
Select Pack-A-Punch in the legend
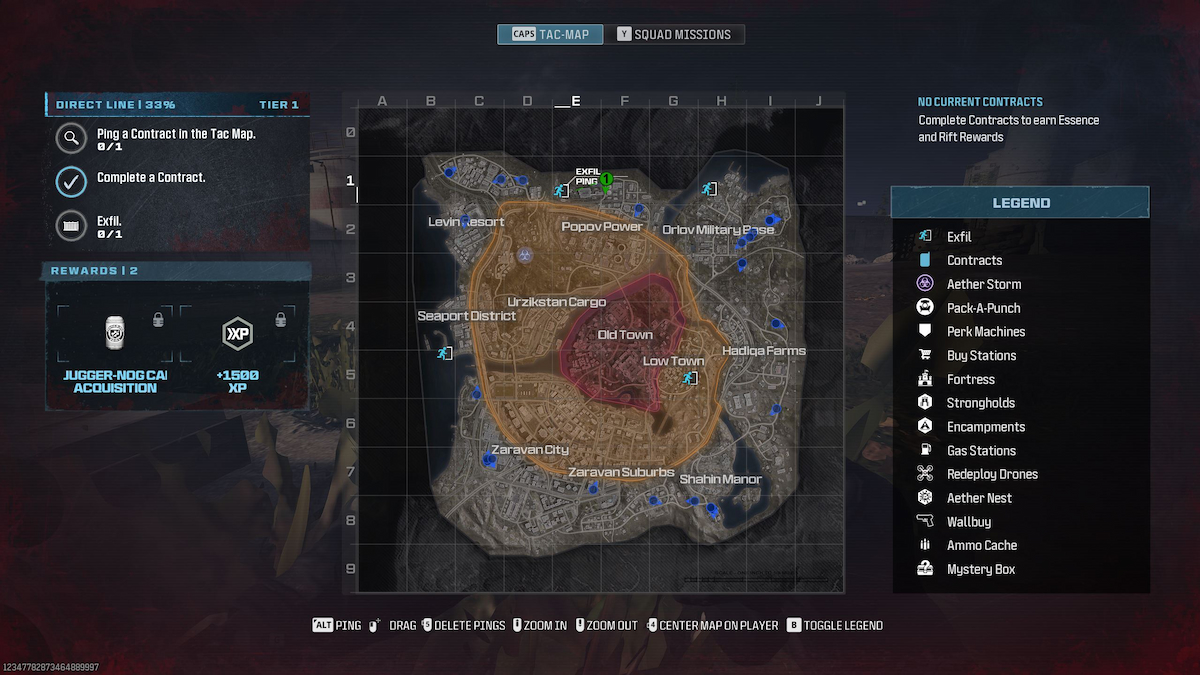point(983,308)
